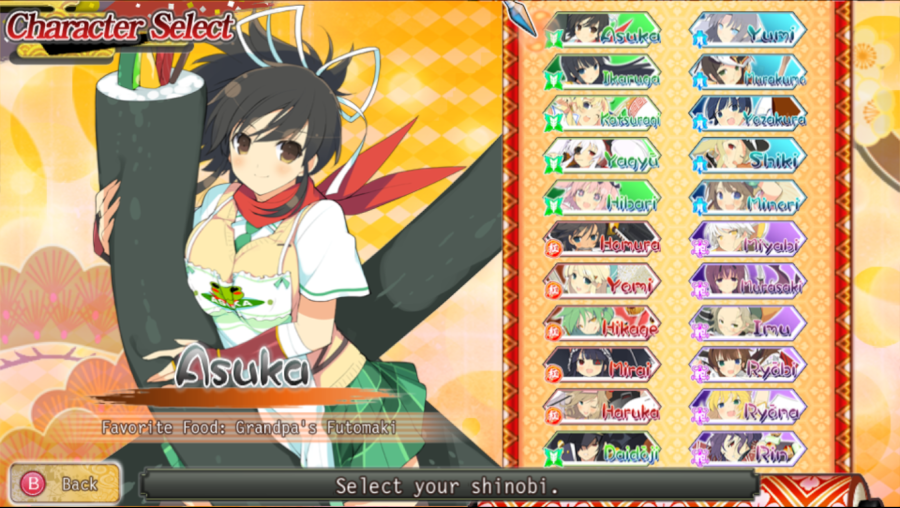
Task: Select Homura as your shinobi
Action: (603, 241)
